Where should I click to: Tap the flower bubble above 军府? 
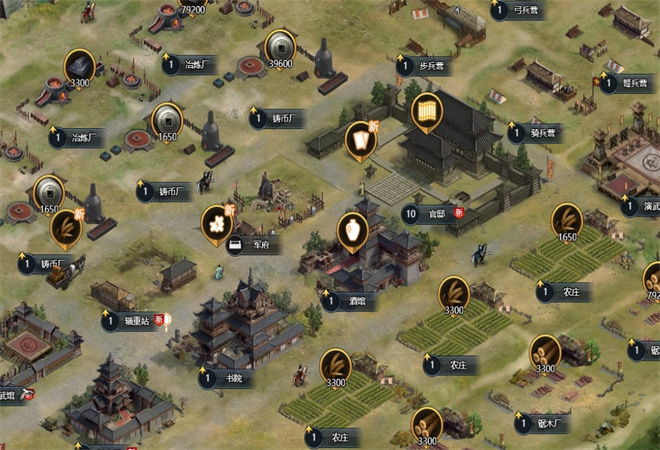[216, 224]
